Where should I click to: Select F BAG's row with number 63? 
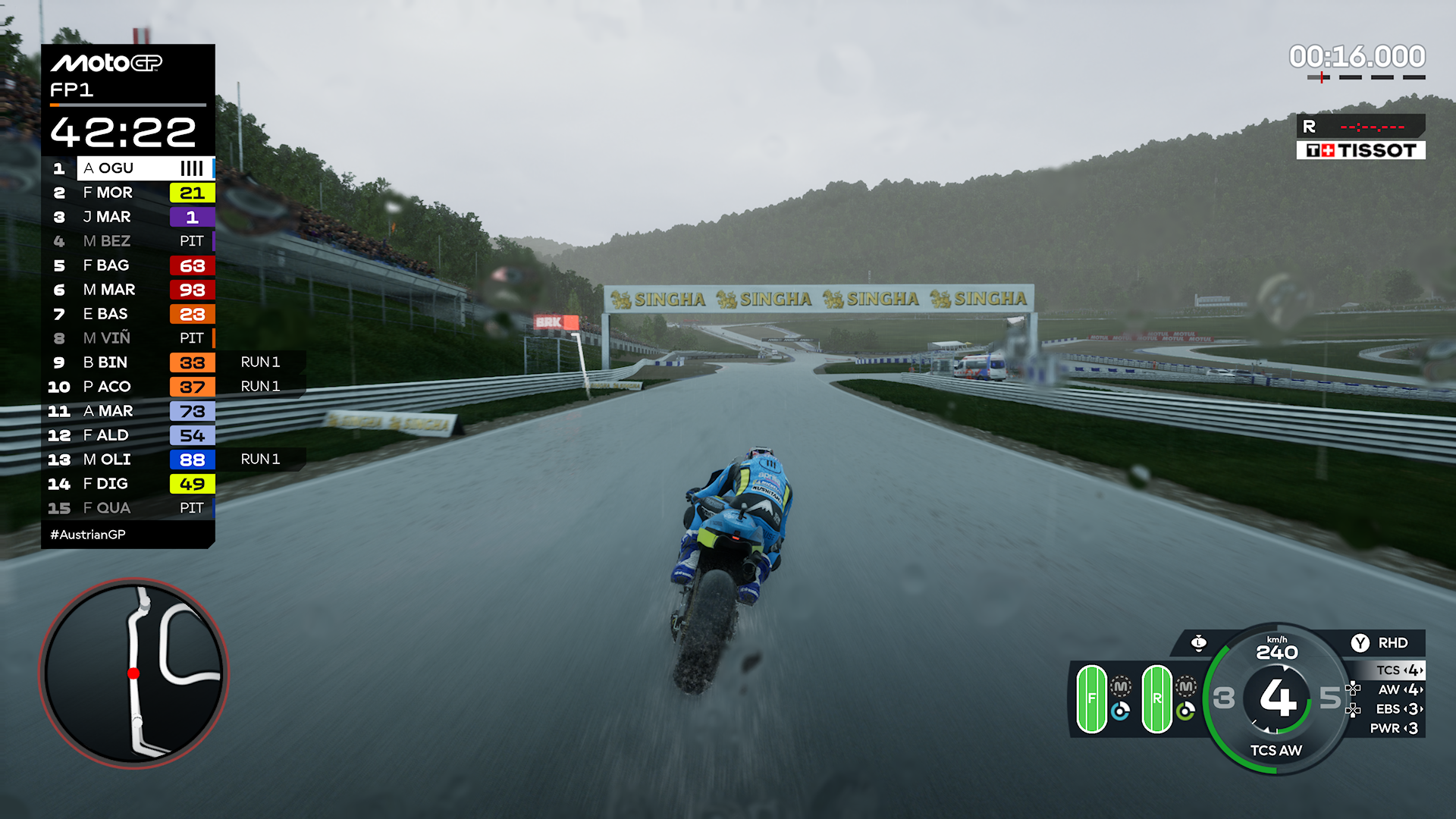coord(129,265)
